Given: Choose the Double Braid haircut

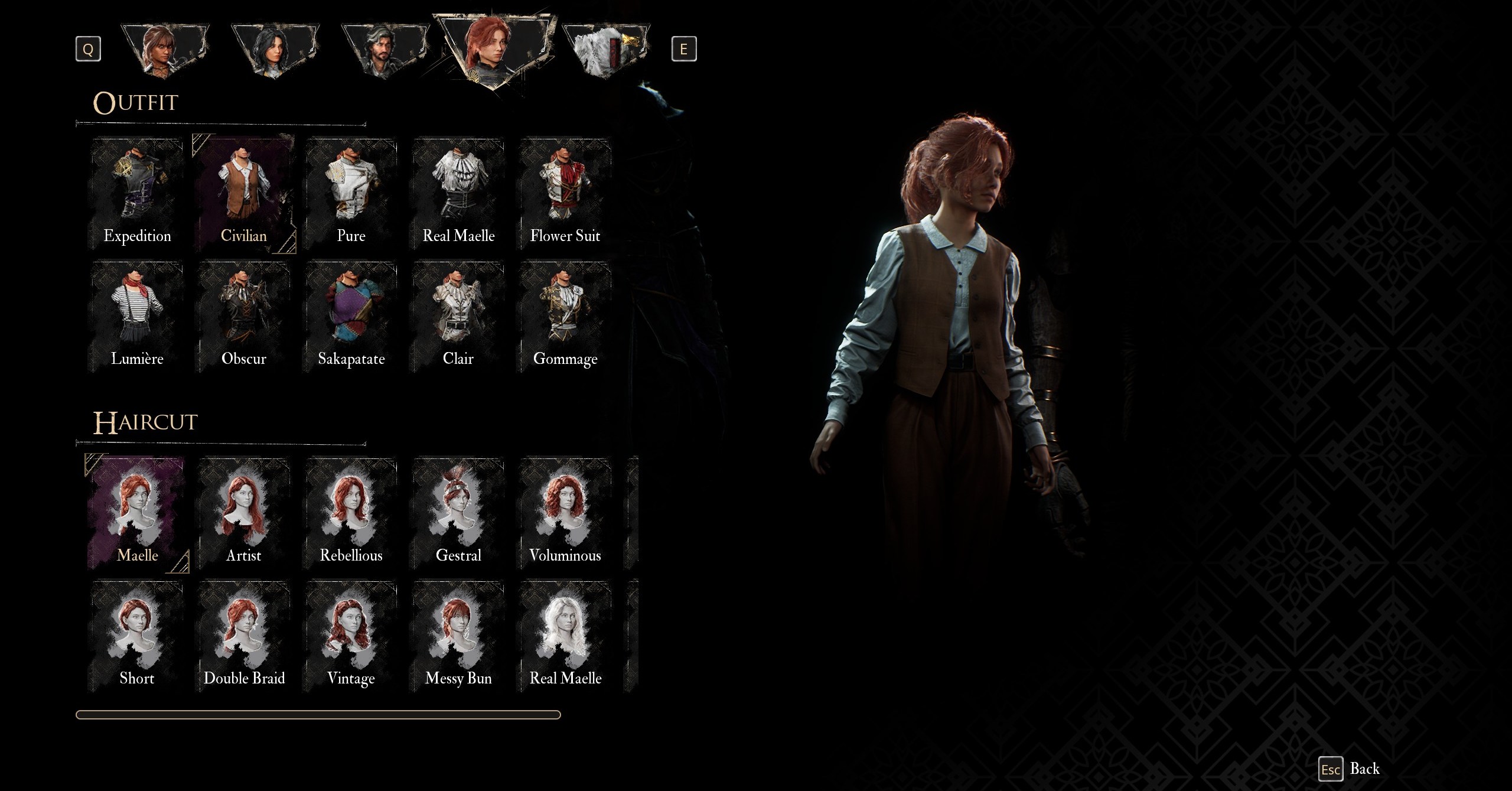Looking at the screenshot, I should 244,637.
